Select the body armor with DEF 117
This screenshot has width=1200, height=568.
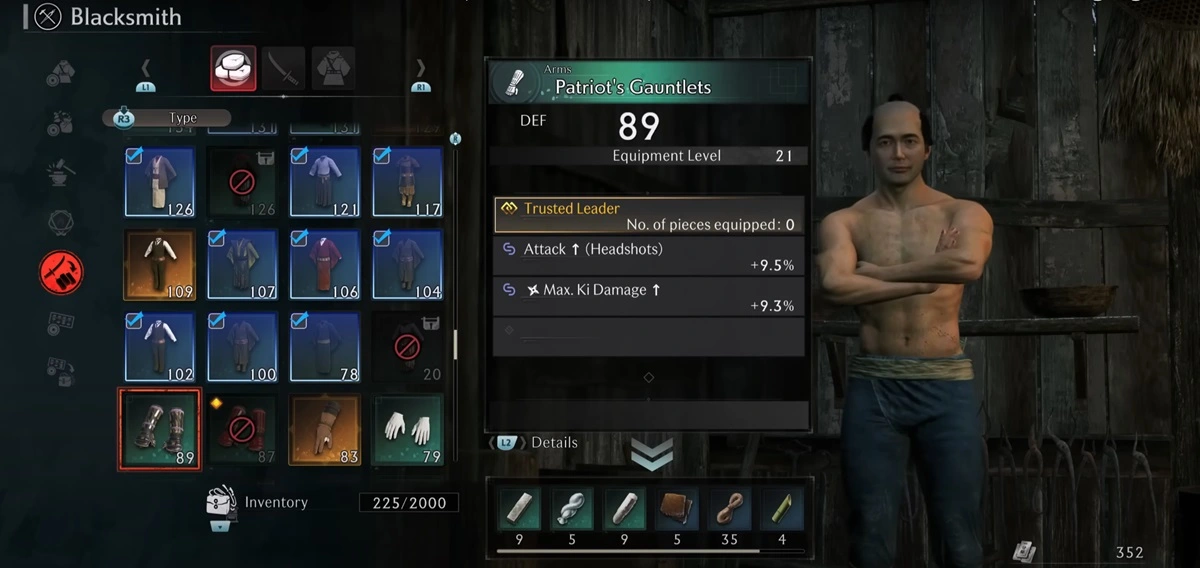coord(407,181)
